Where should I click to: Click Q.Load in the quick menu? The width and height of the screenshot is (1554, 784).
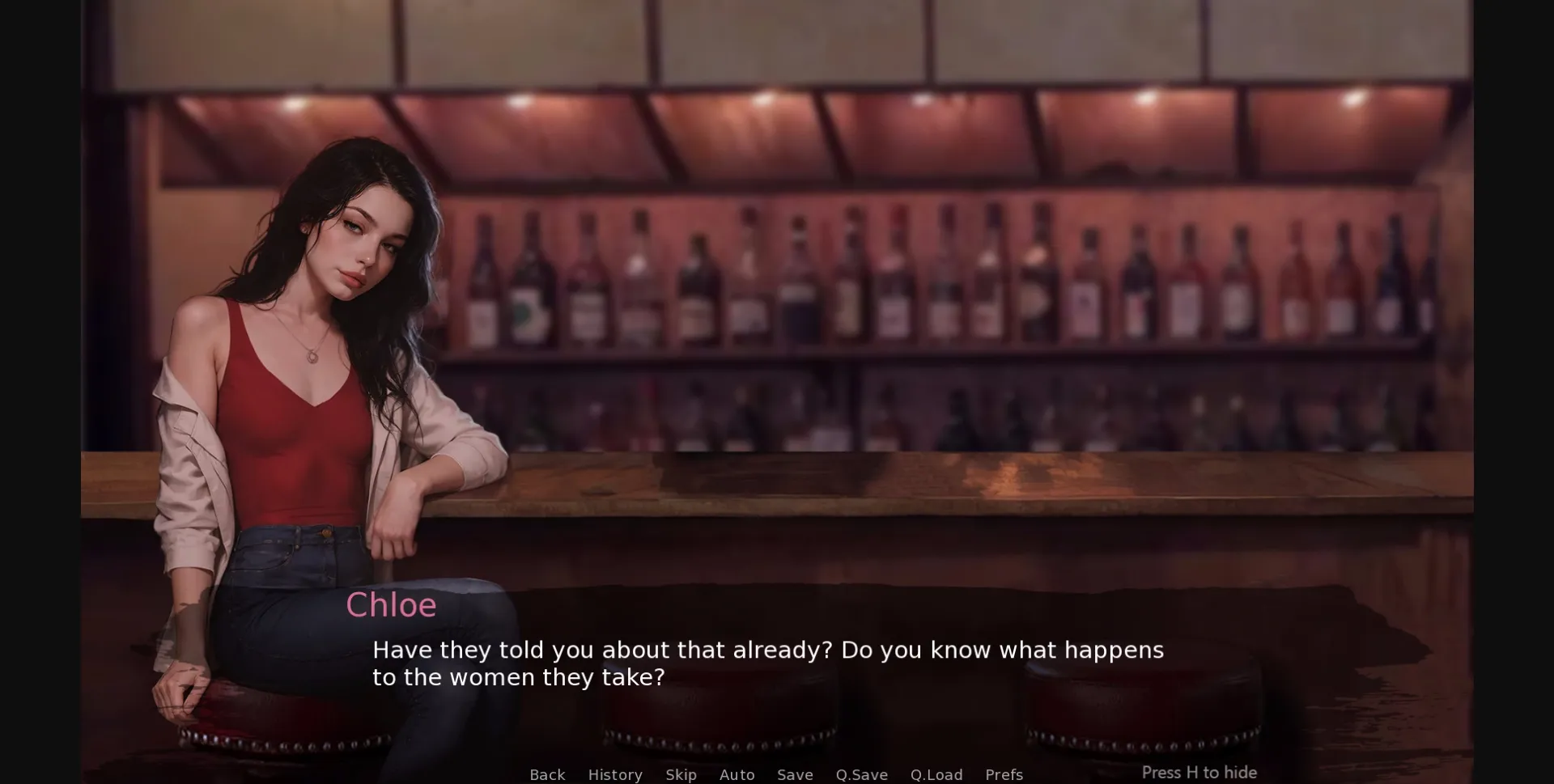point(936,774)
